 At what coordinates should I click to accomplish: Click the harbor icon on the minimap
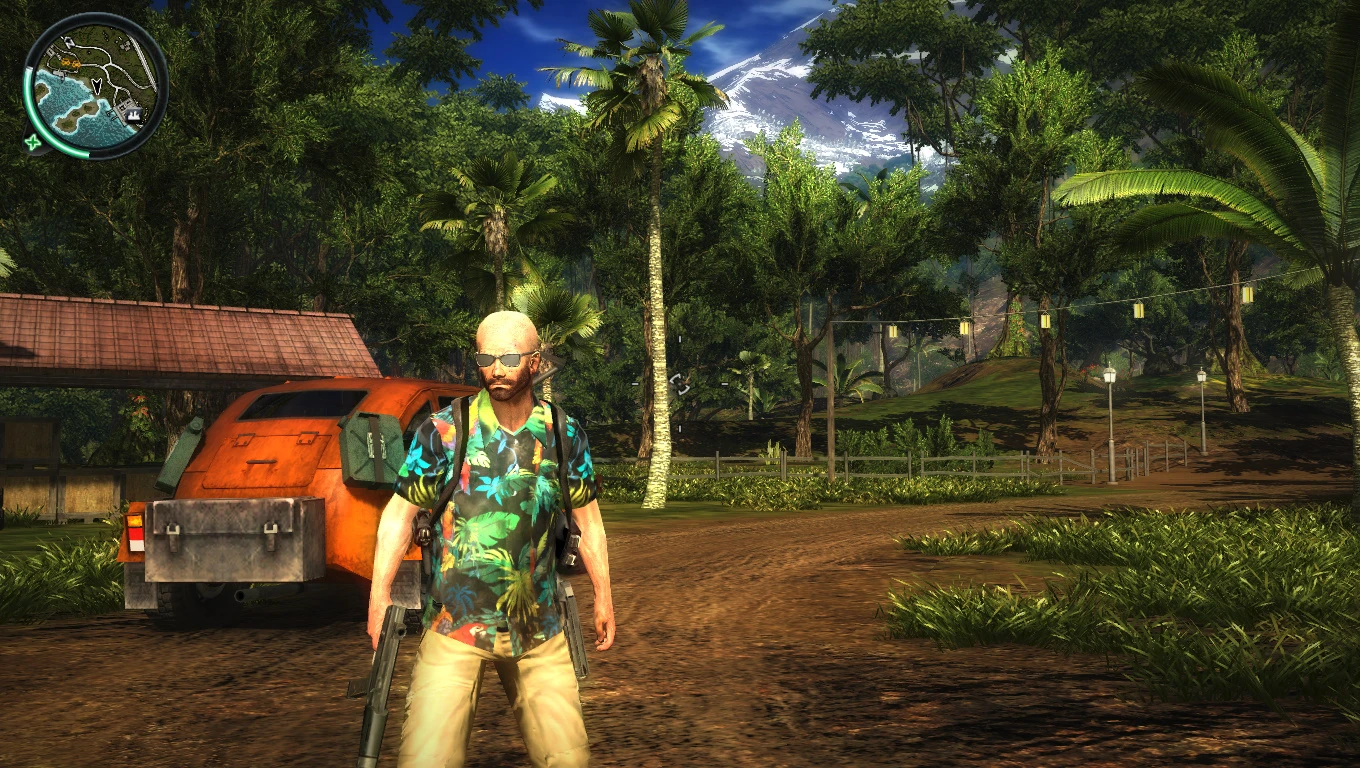[132, 115]
